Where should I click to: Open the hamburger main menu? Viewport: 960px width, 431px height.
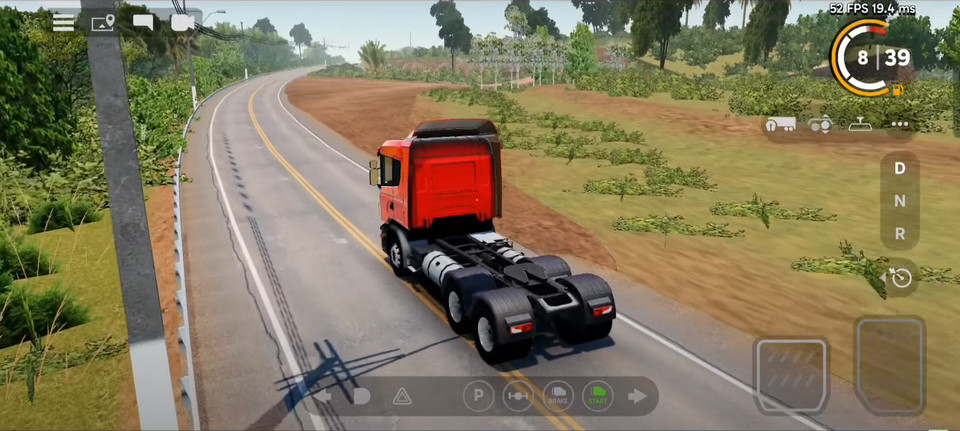(x=63, y=22)
